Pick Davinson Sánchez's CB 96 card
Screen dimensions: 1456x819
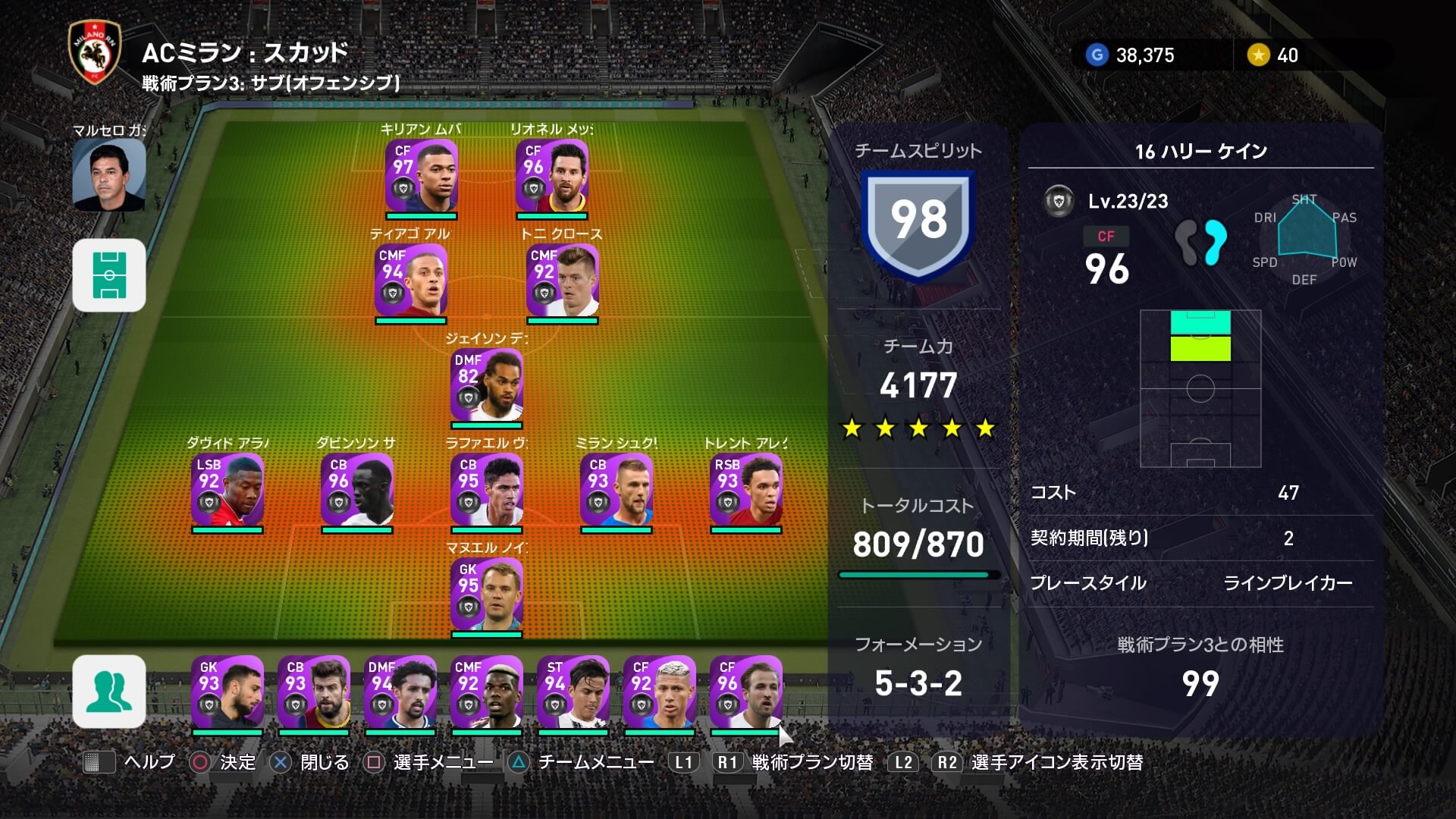357,489
